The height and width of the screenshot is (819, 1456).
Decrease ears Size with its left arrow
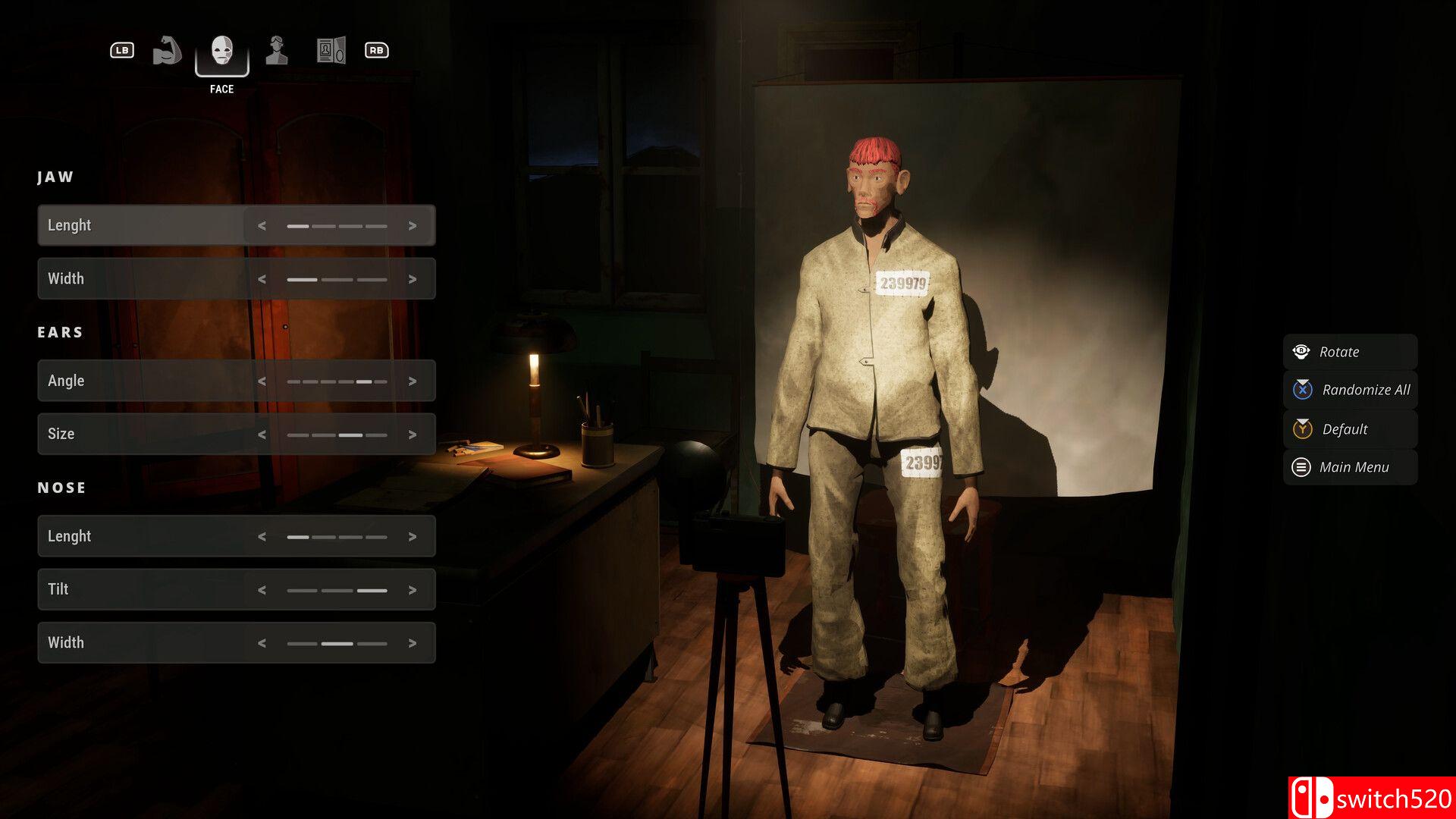click(x=262, y=435)
